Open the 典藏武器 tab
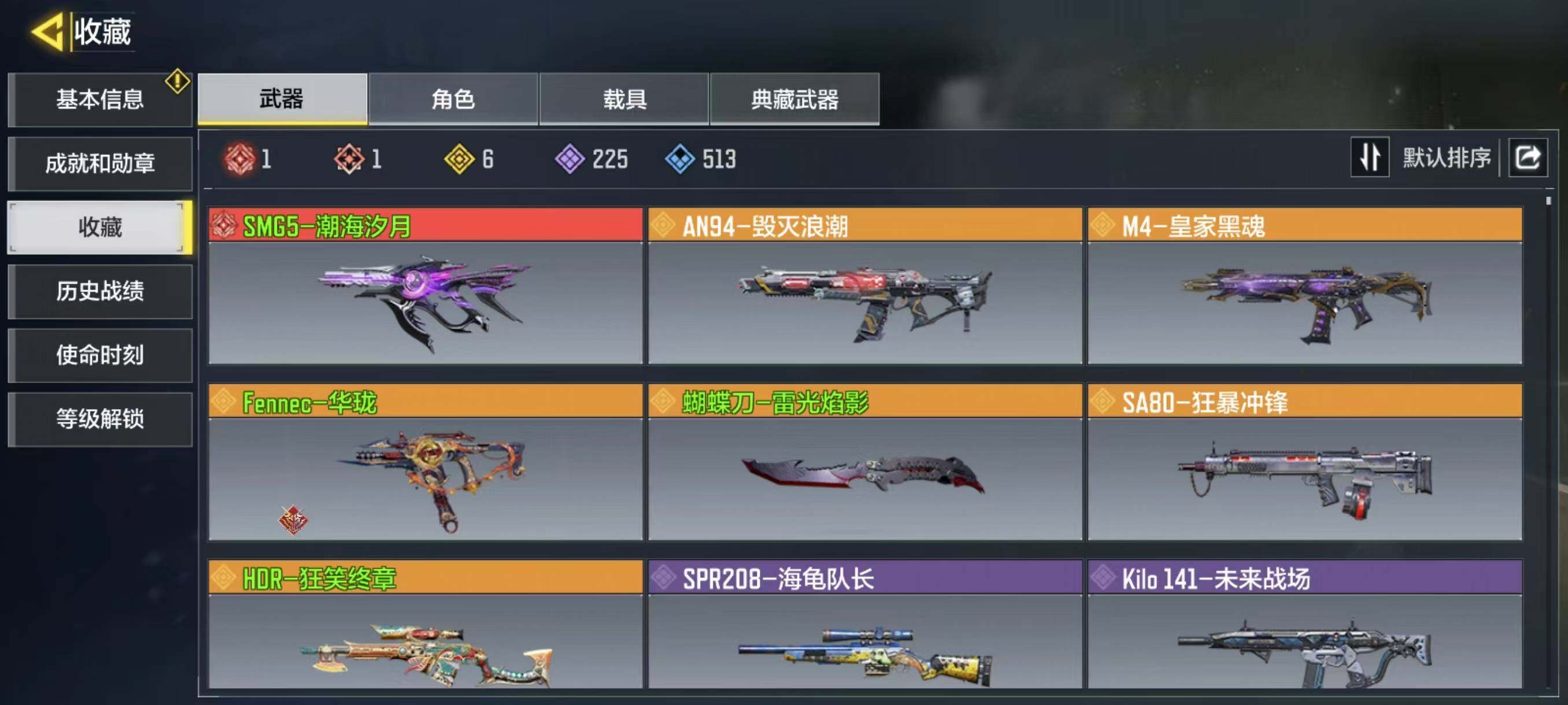The height and width of the screenshot is (705, 1568). tap(794, 99)
